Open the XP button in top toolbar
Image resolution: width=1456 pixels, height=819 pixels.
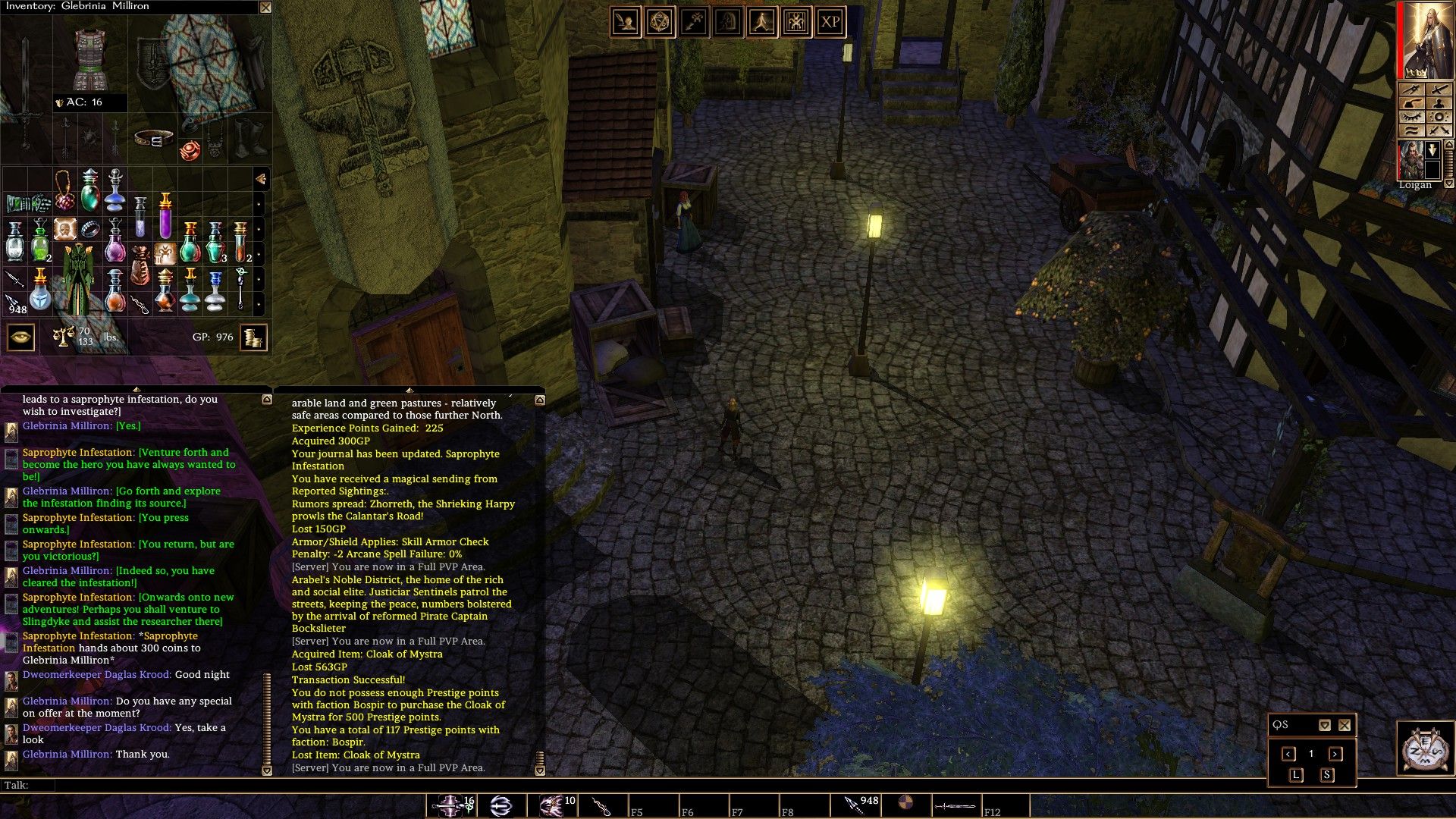point(830,22)
